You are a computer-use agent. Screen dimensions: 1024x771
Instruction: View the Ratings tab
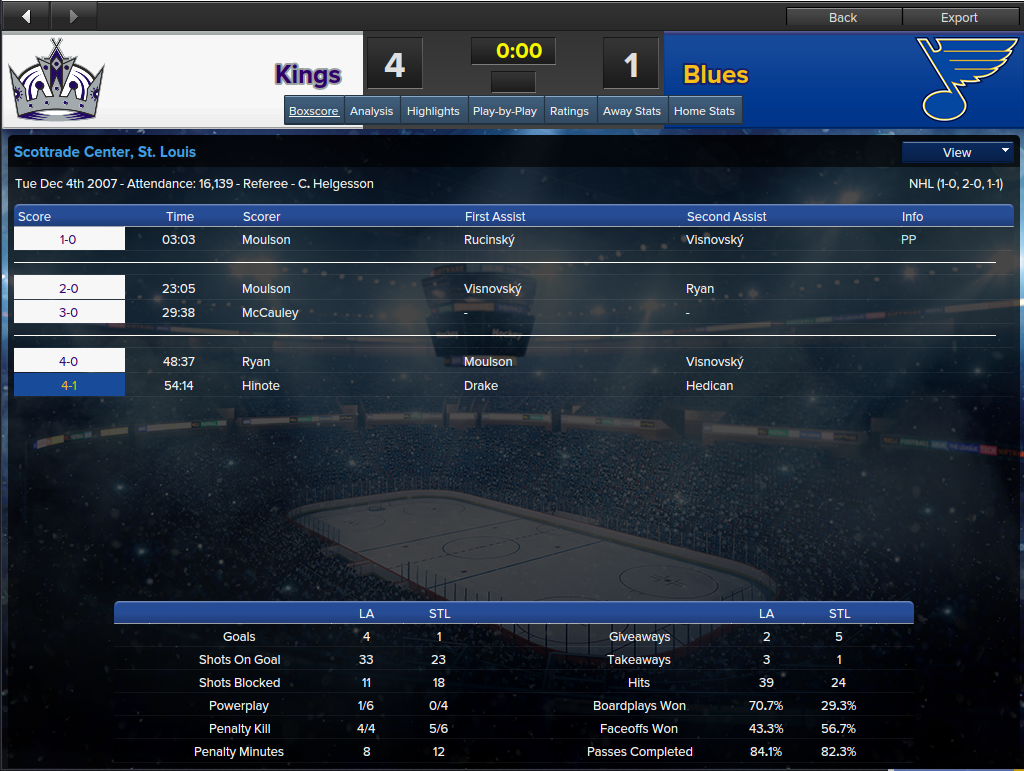(x=569, y=111)
